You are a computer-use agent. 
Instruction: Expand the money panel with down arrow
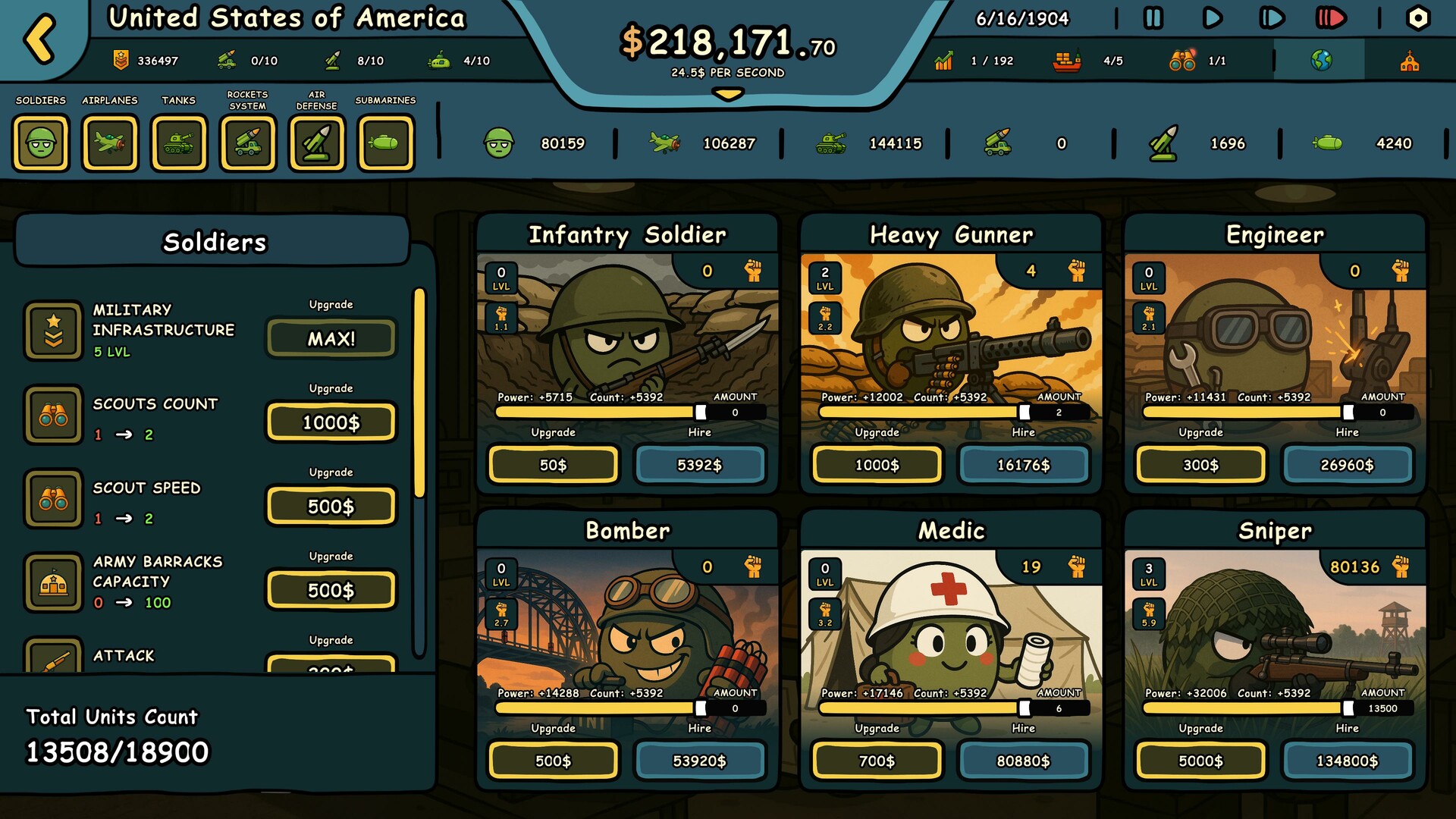coord(727,94)
